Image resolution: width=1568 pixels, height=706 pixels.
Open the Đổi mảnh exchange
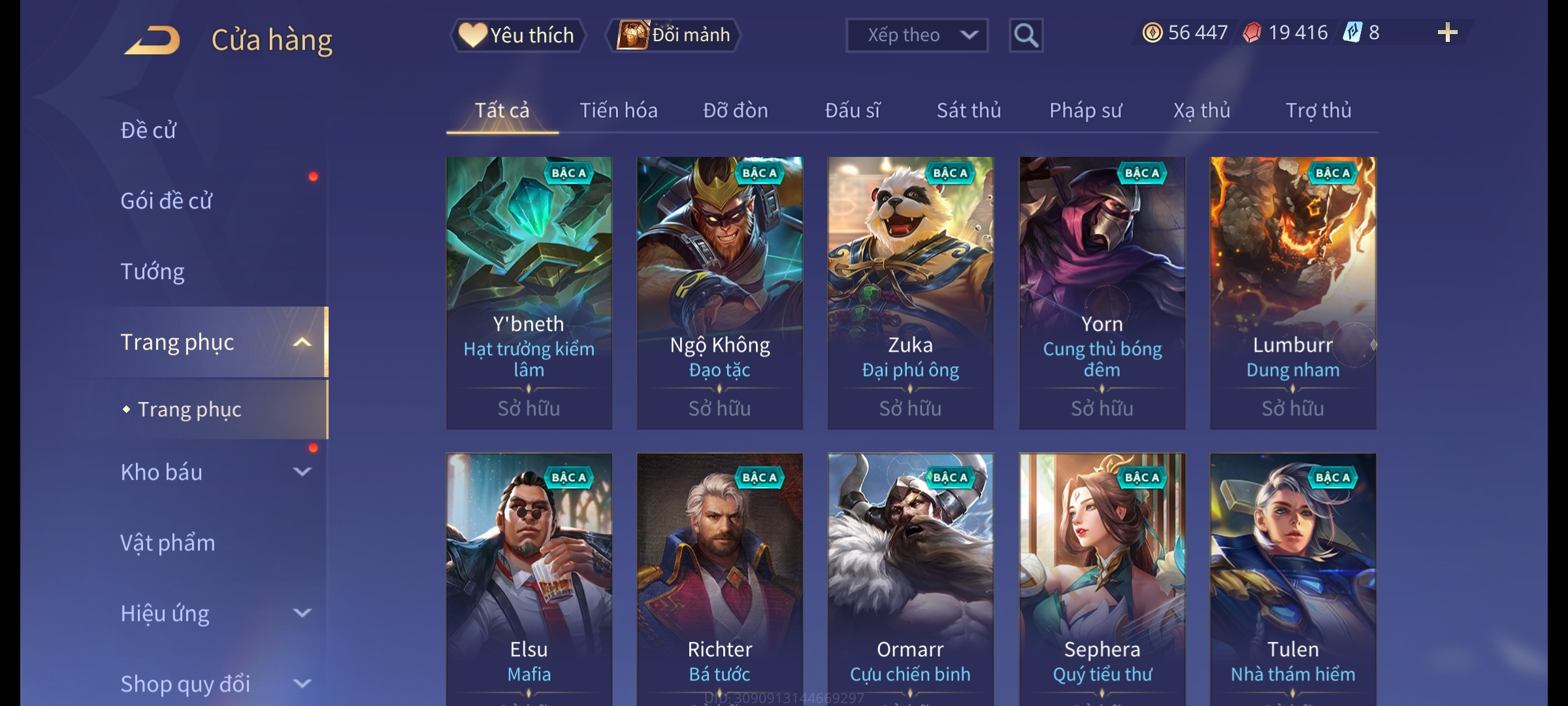click(x=674, y=35)
